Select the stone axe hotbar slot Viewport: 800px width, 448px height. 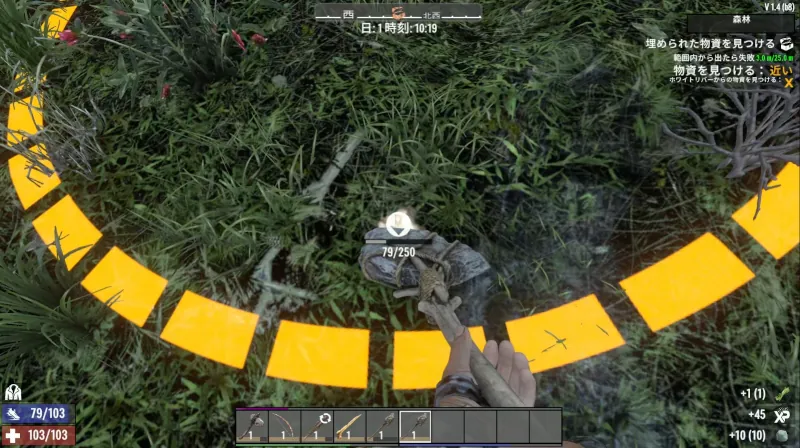(x=252, y=427)
